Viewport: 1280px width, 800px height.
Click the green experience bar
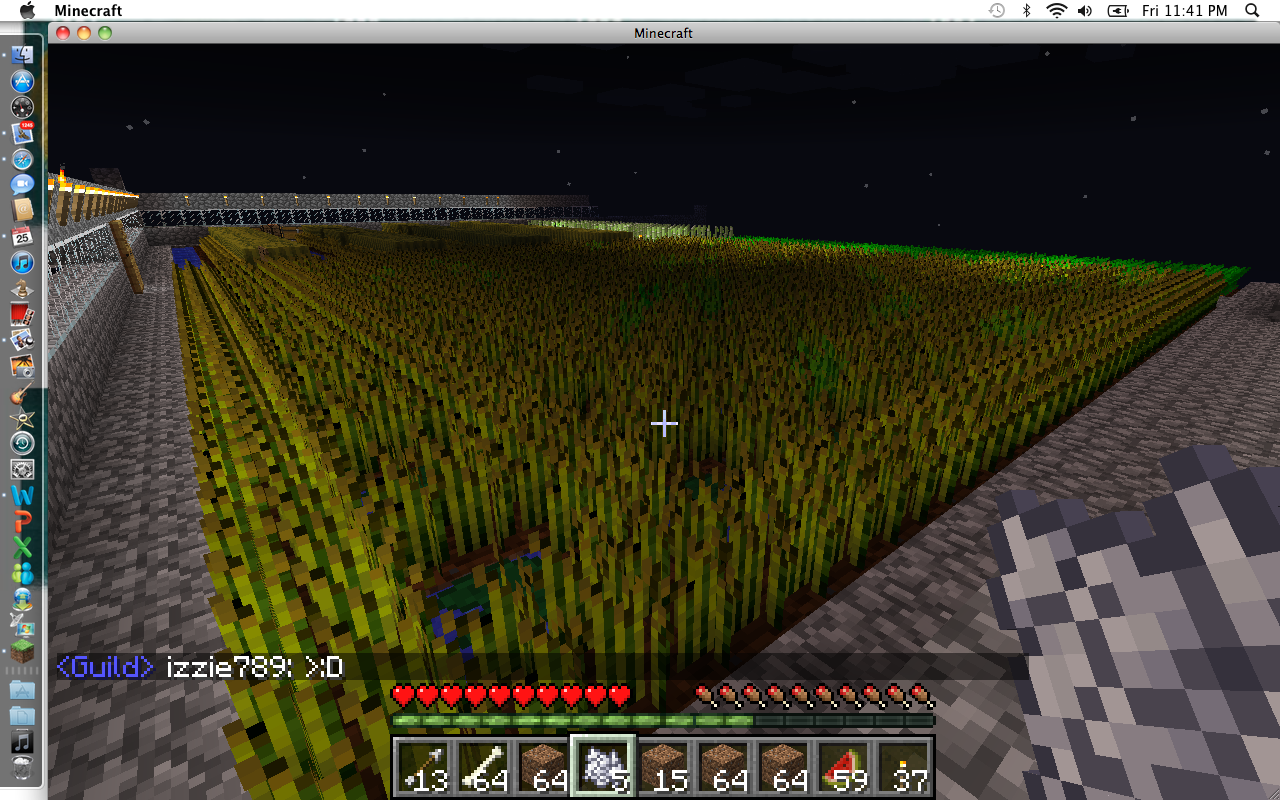point(663,719)
